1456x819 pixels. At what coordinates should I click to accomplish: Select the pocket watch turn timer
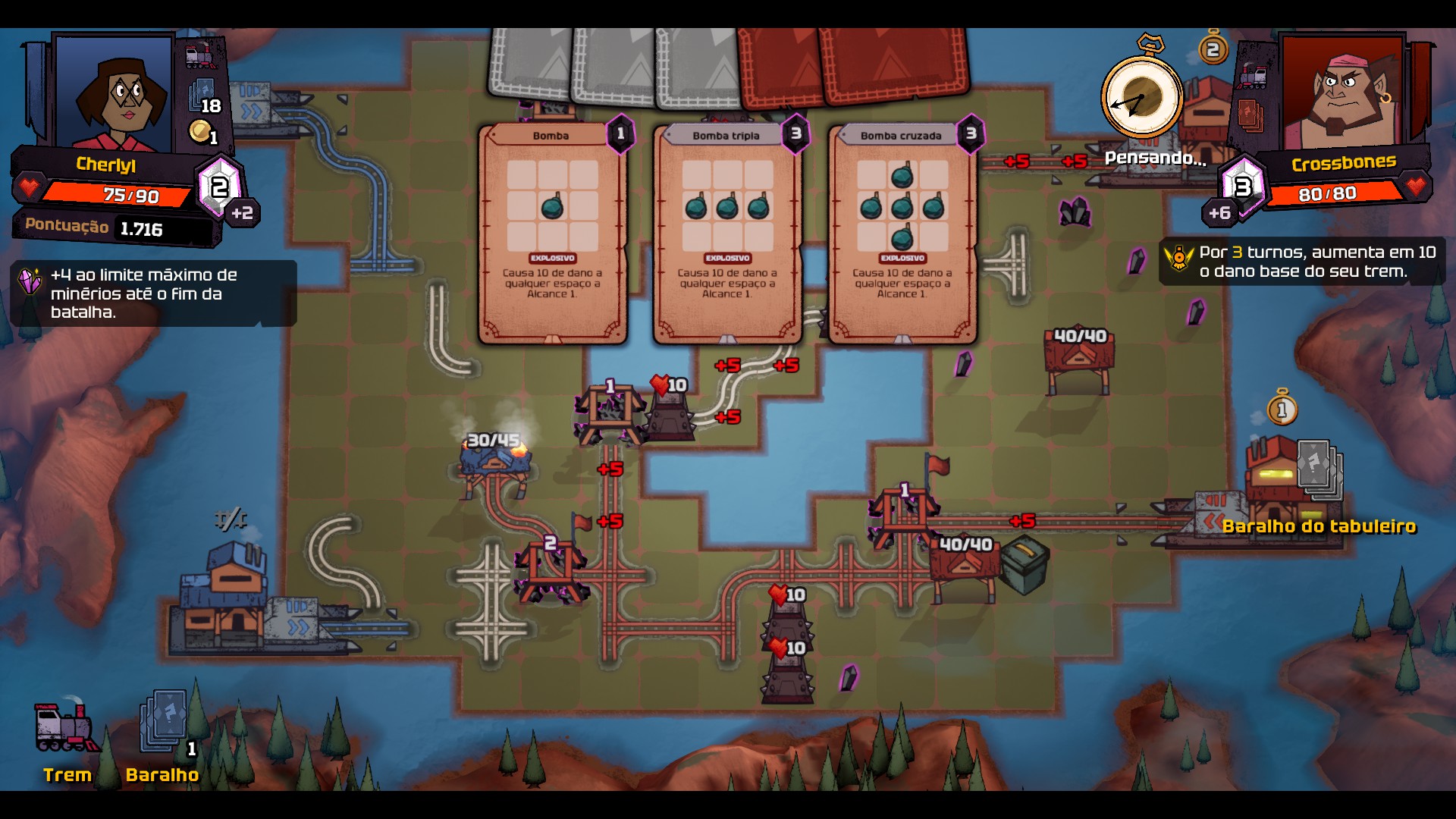point(1141,97)
